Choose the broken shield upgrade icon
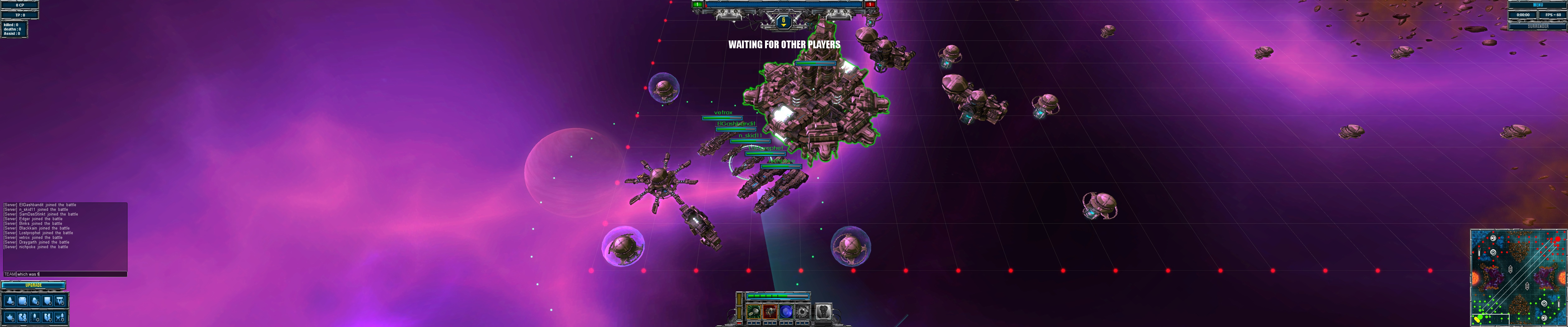 (x=48, y=317)
